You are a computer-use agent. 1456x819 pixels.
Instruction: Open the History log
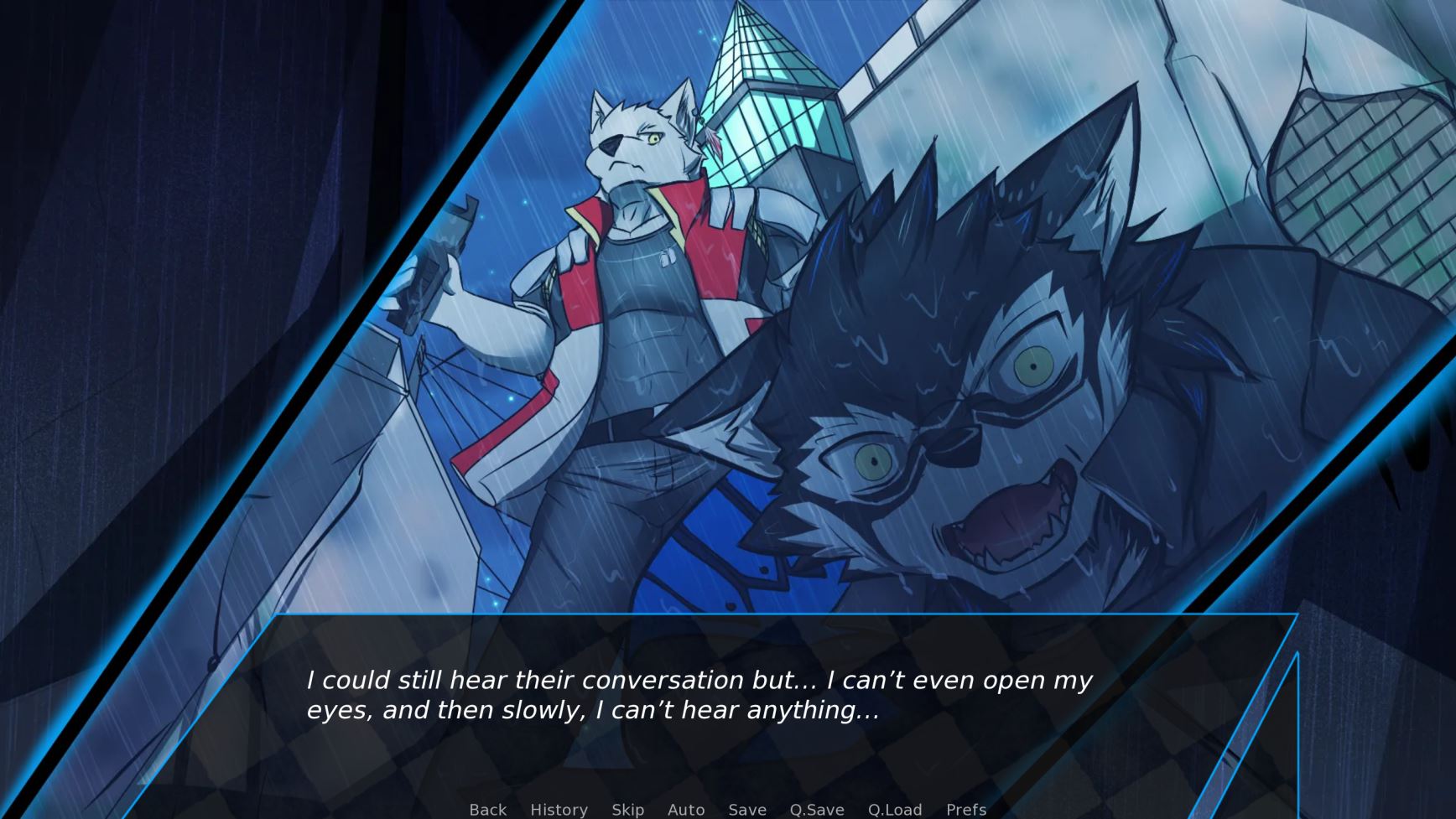[559, 810]
